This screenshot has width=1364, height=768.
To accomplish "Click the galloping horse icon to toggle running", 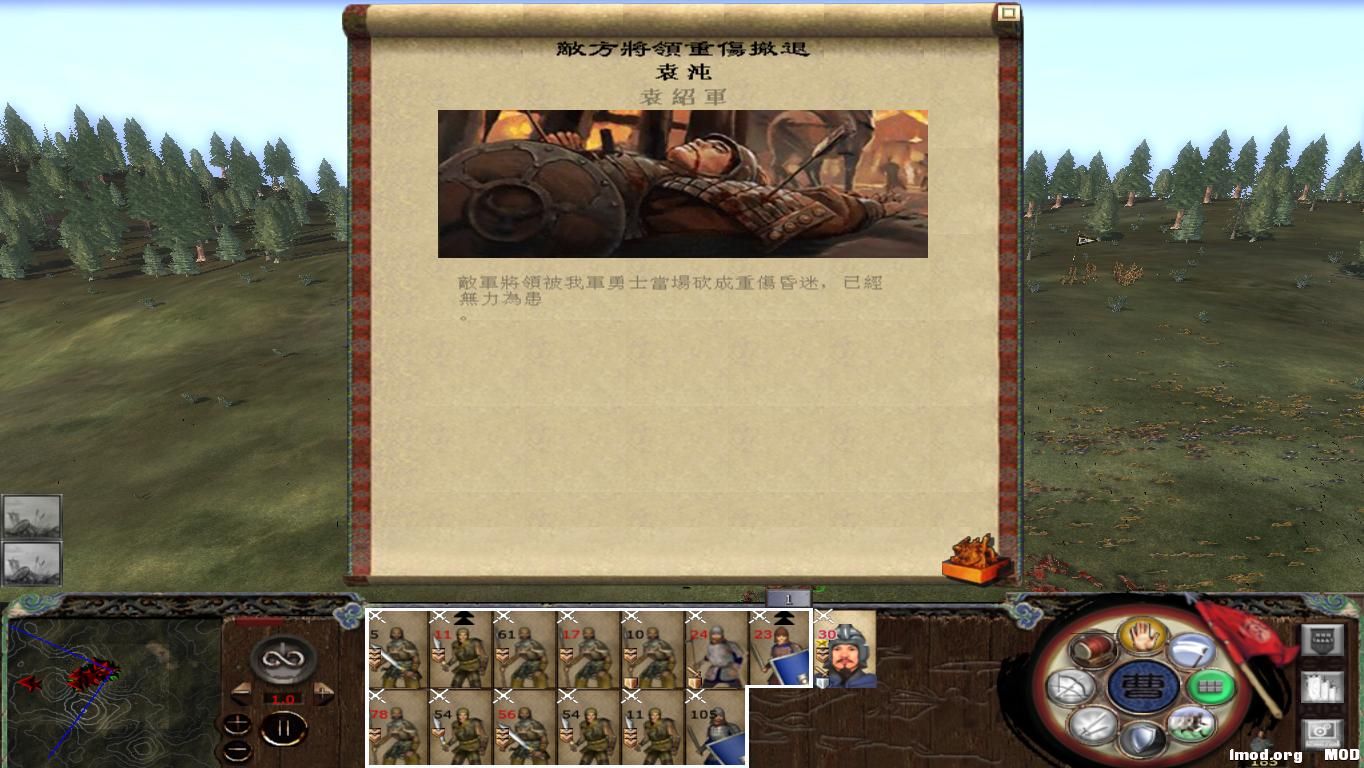I will click(x=1191, y=723).
